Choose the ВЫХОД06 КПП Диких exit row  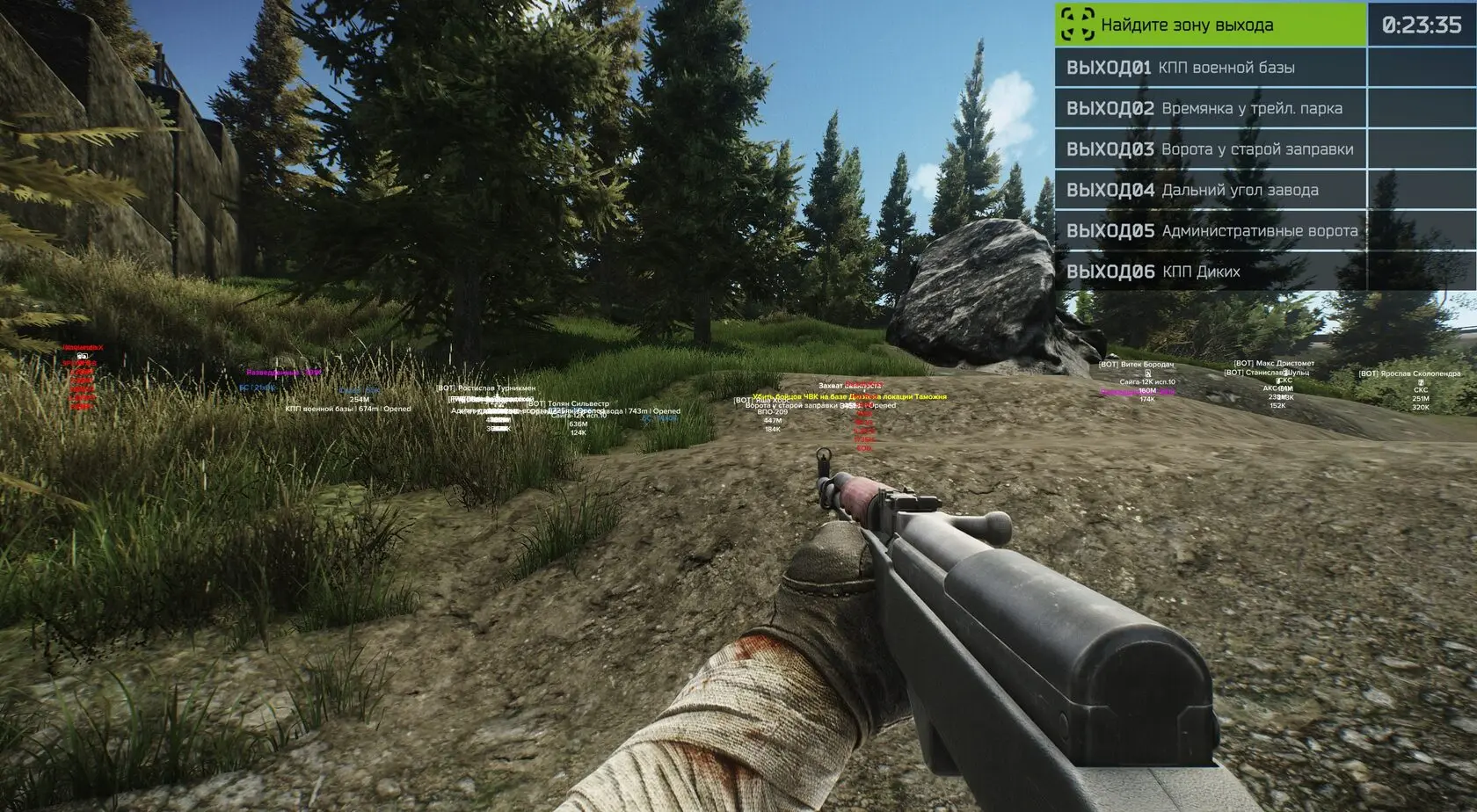click(1211, 272)
